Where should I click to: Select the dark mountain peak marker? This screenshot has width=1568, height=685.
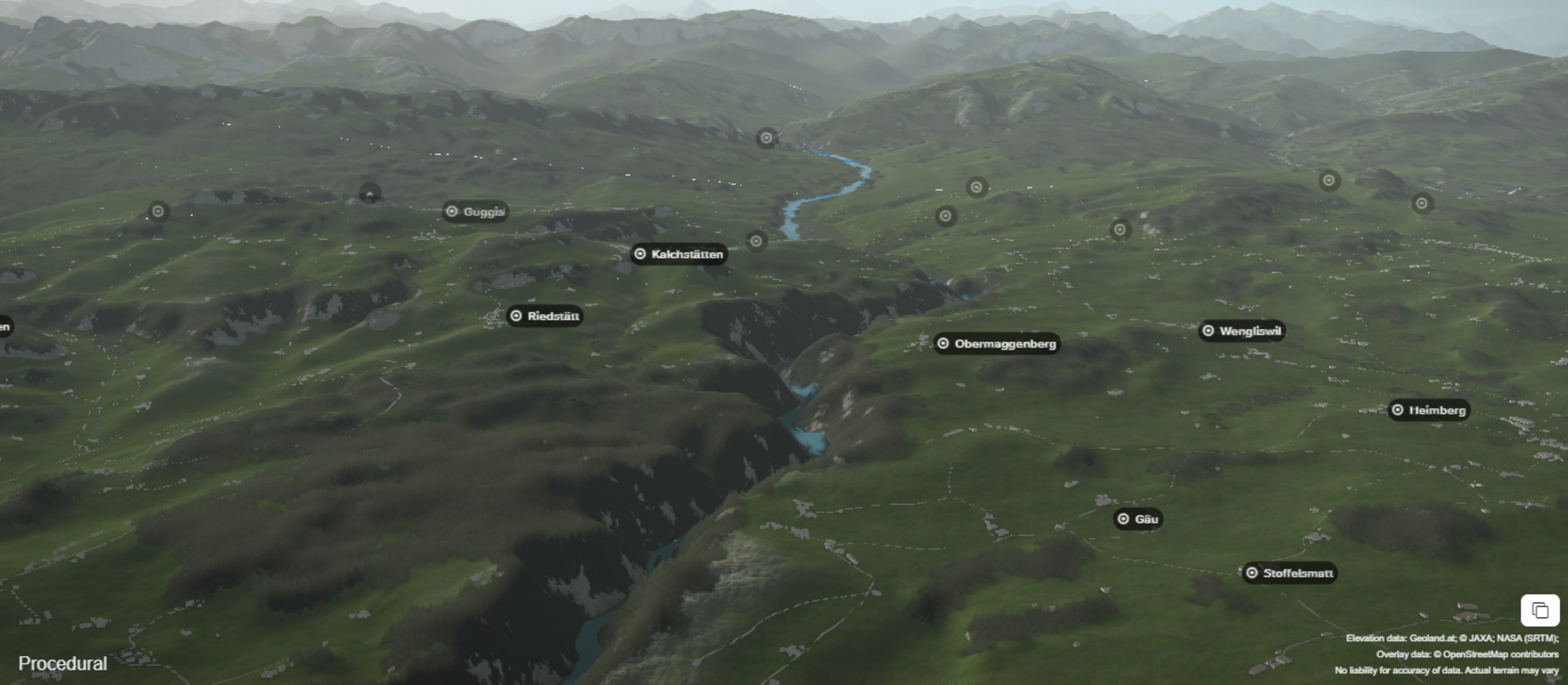[370, 194]
